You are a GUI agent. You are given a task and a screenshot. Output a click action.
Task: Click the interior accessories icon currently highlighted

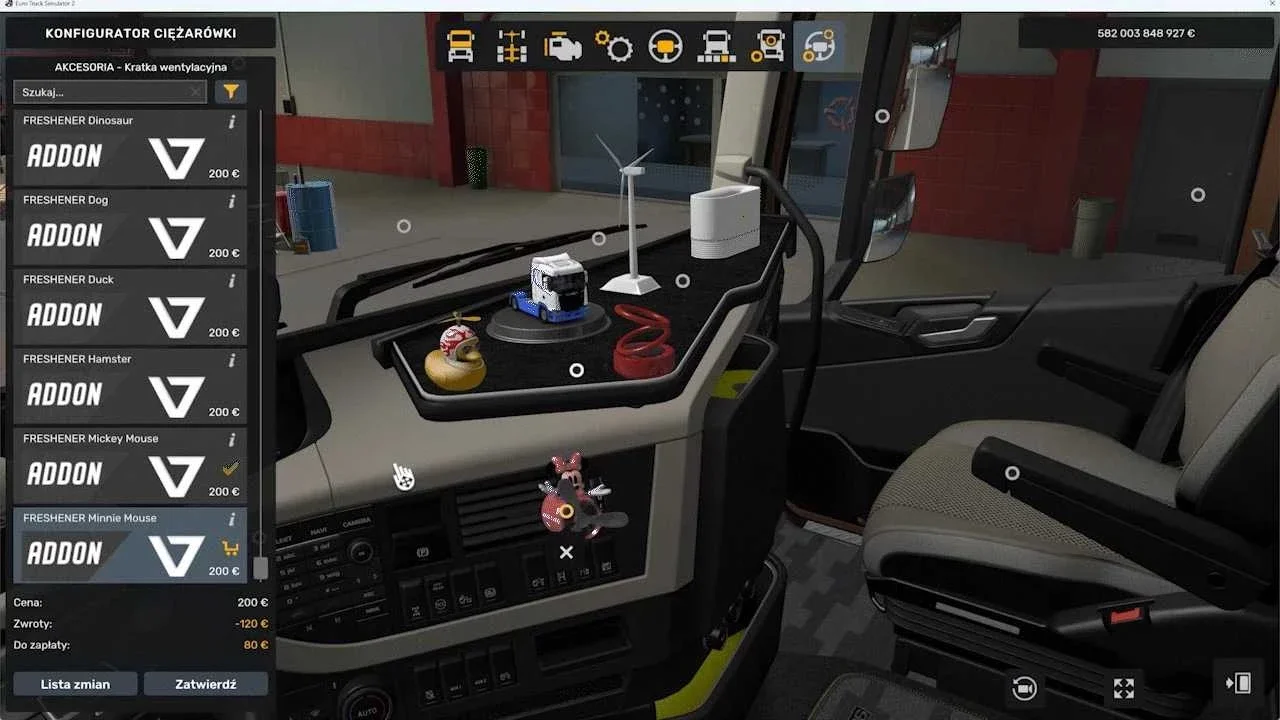tap(818, 46)
